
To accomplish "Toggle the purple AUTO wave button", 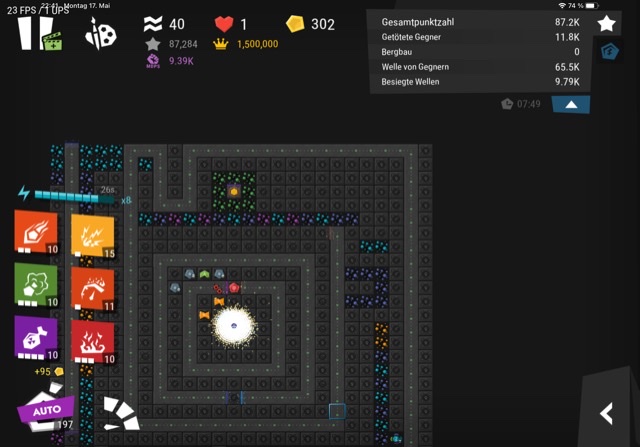I will (46, 410).
